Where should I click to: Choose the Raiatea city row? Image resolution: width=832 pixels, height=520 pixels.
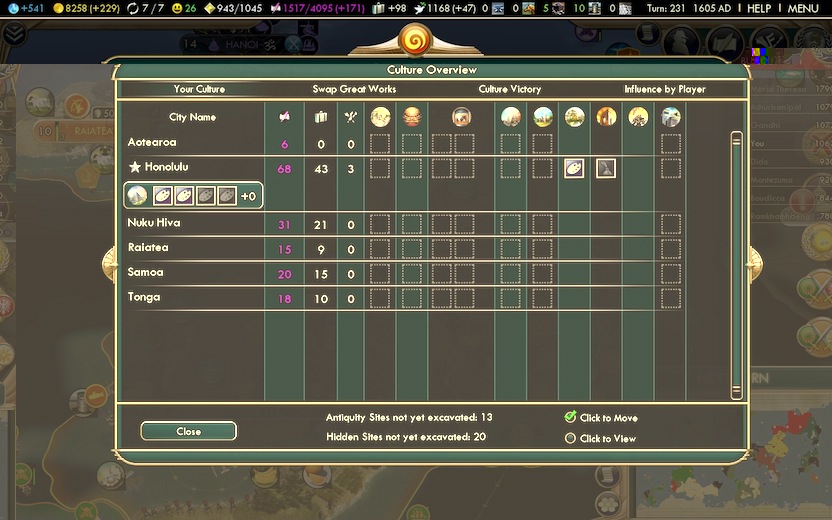click(x=148, y=248)
